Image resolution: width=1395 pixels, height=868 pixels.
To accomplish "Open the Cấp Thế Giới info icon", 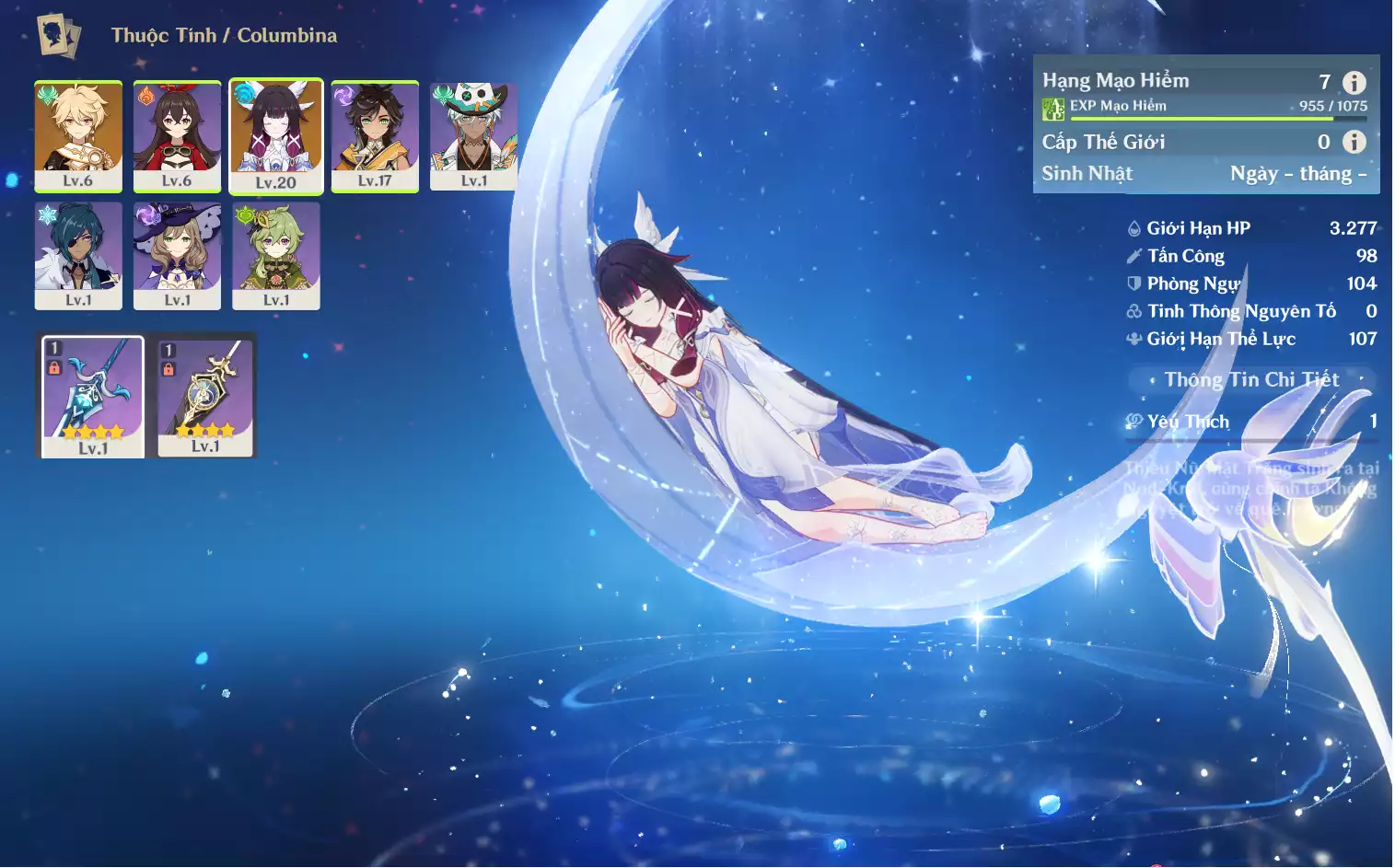I will (1354, 142).
